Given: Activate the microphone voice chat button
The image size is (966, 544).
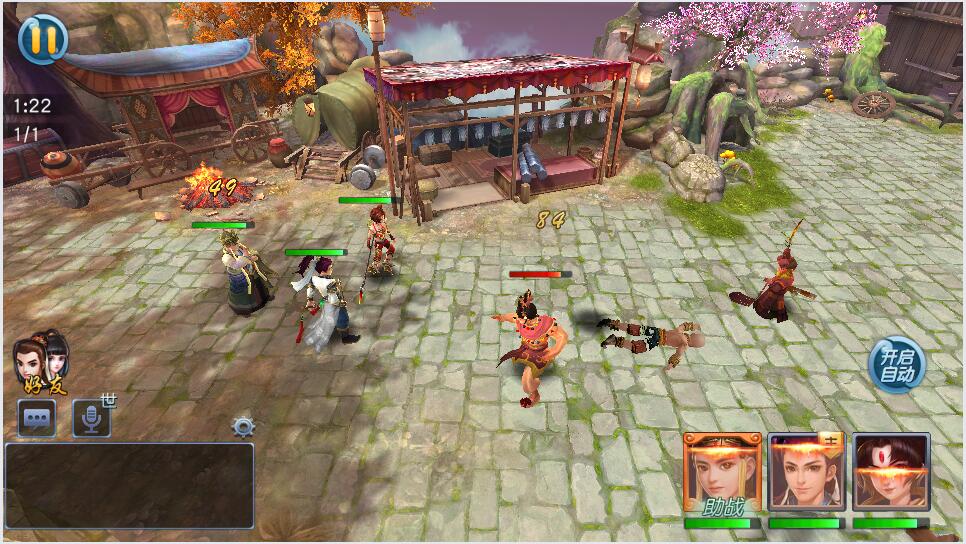Looking at the screenshot, I should (91, 419).
